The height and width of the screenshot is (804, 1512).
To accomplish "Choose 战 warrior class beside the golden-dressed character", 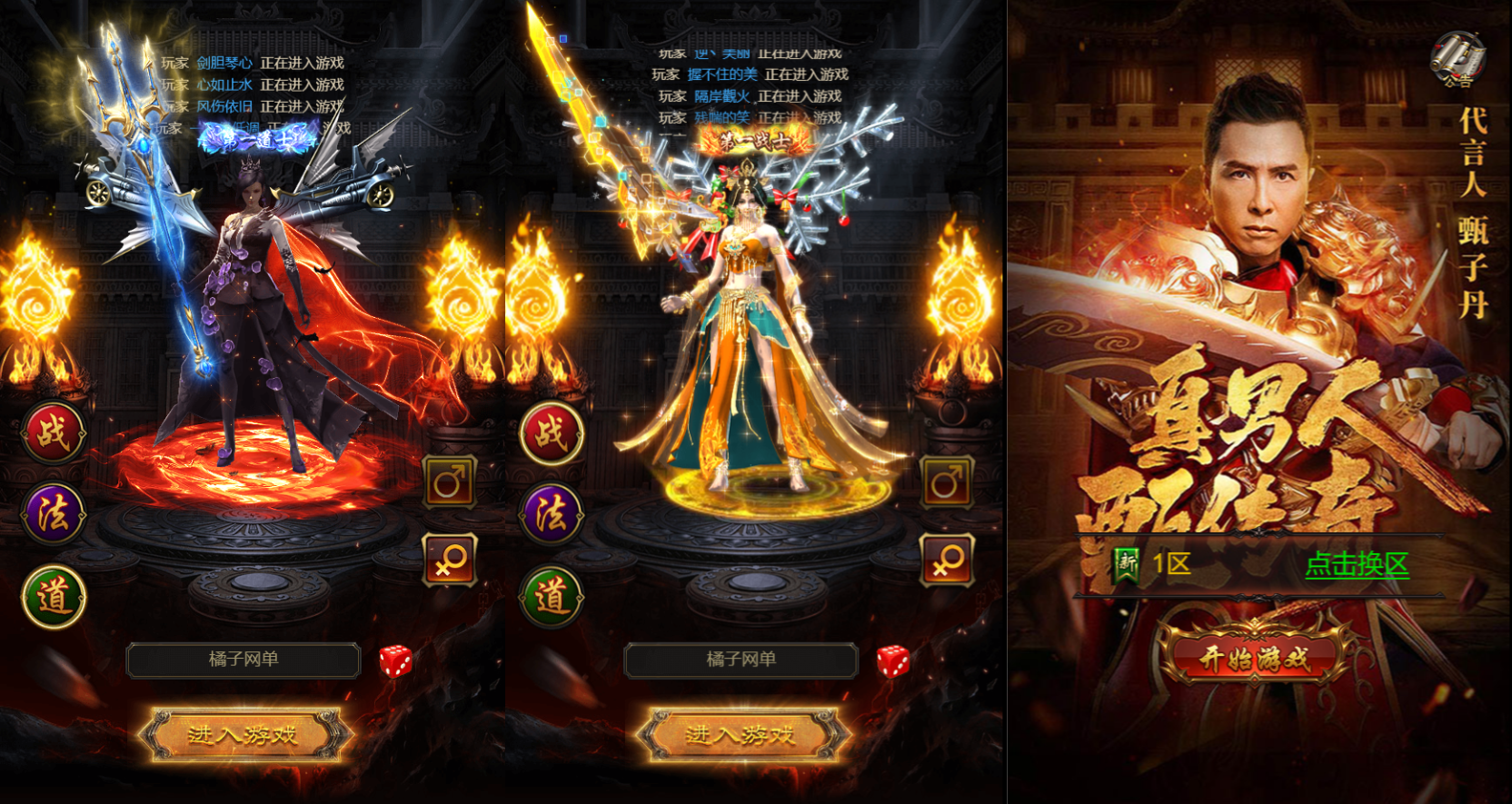I will pyautogui.click(x=551, y=432).
